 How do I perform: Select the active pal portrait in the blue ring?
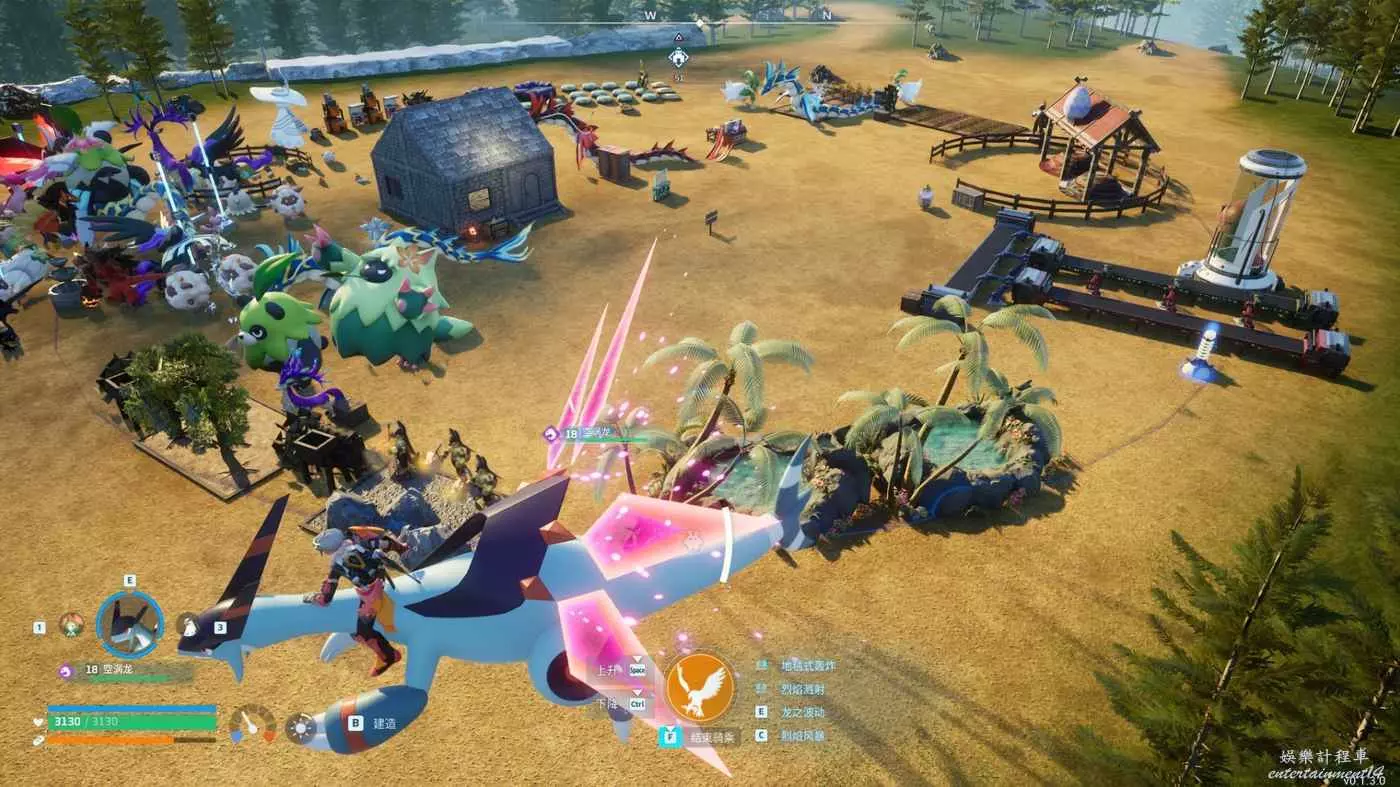point(130,624)
